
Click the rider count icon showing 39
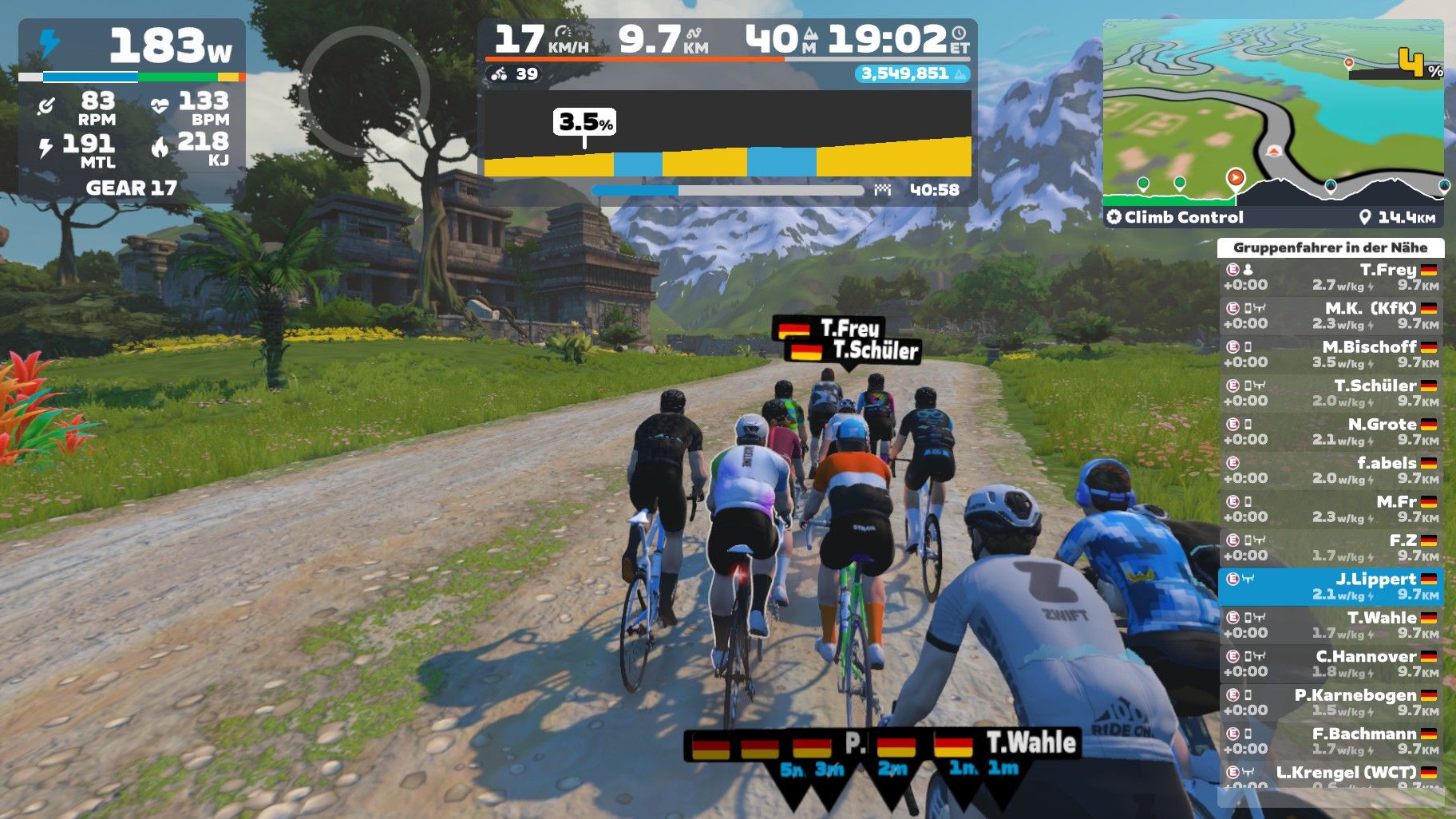pyautogui.click(x=514, y=74)
